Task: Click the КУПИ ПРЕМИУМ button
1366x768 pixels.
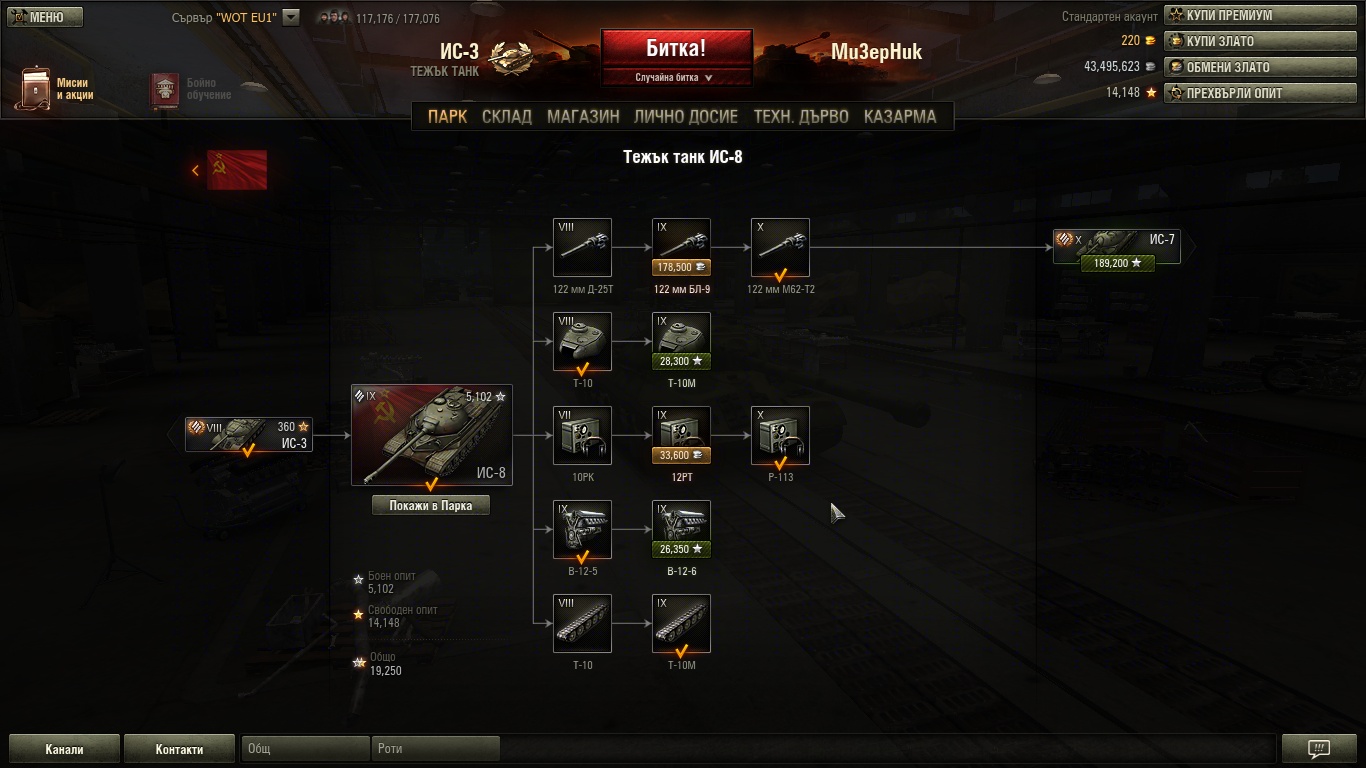Action: click(1261, 16)
